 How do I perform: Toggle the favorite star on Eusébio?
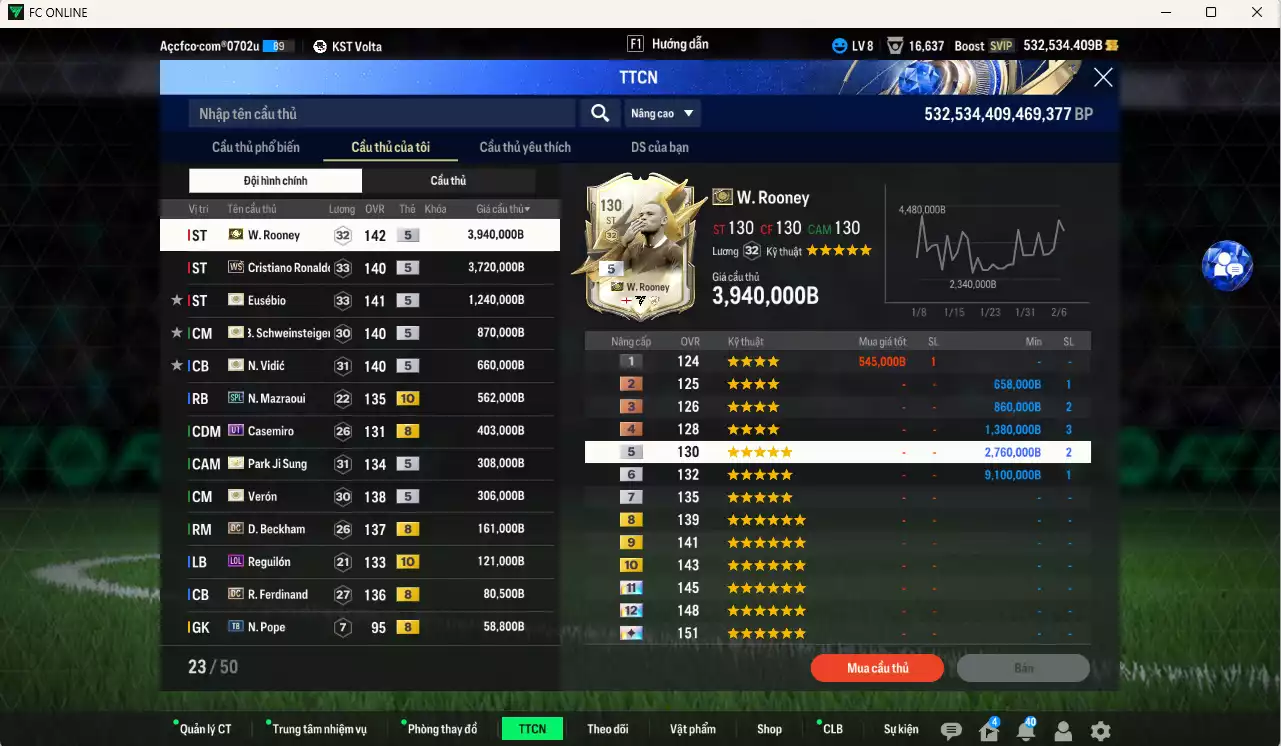(175, 300)
